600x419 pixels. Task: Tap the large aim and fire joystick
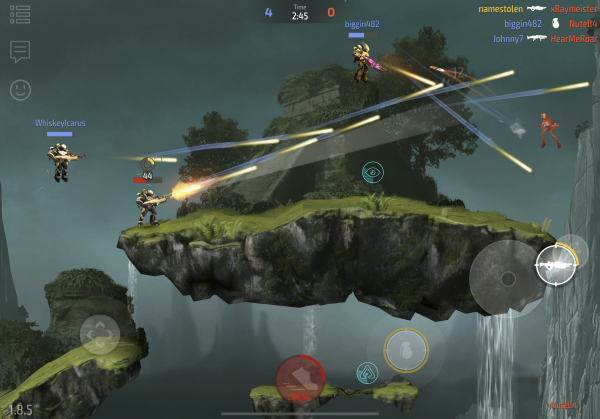coord(507,277)
